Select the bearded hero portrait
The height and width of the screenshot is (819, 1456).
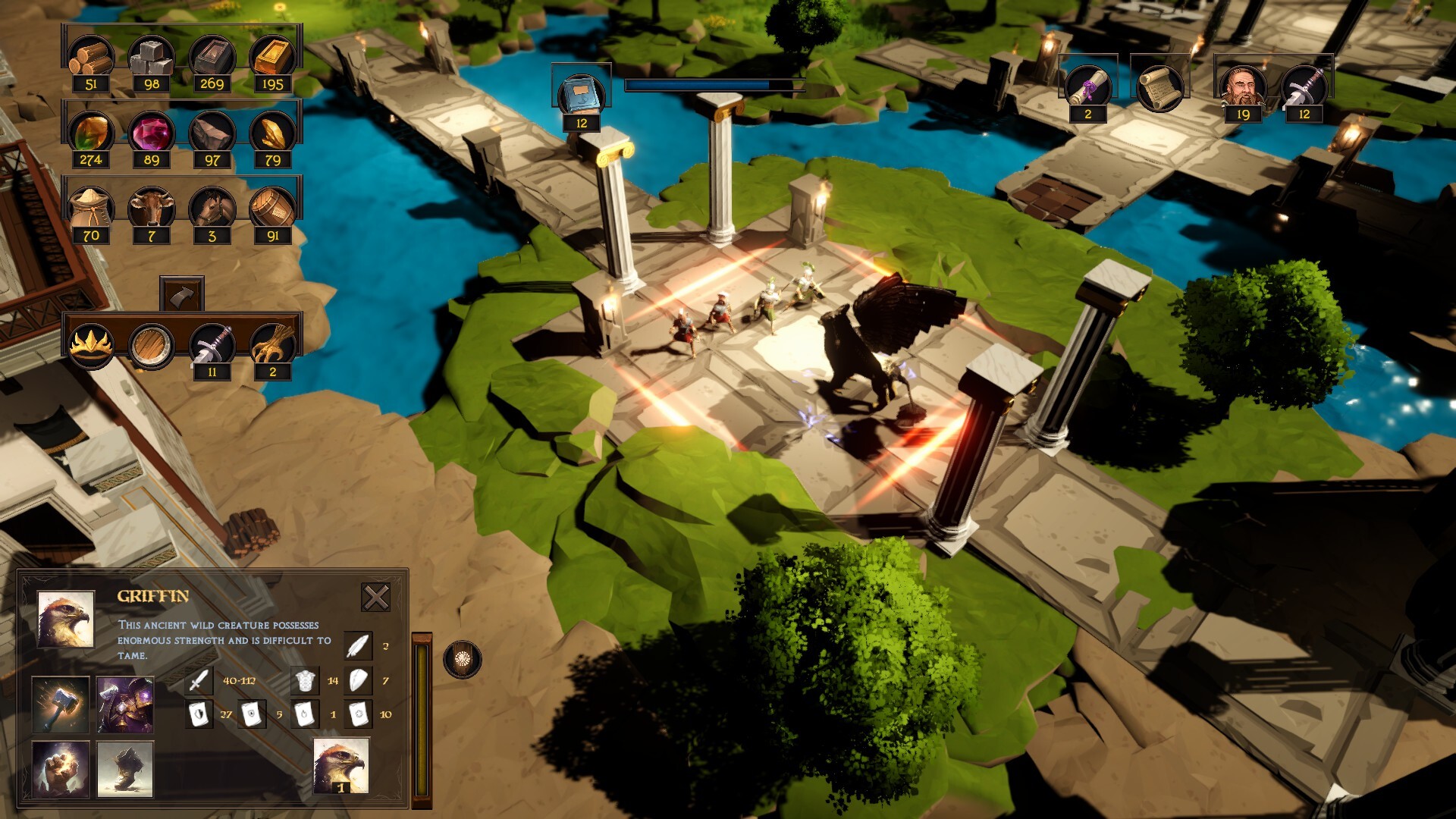[x=1243, y=87]
